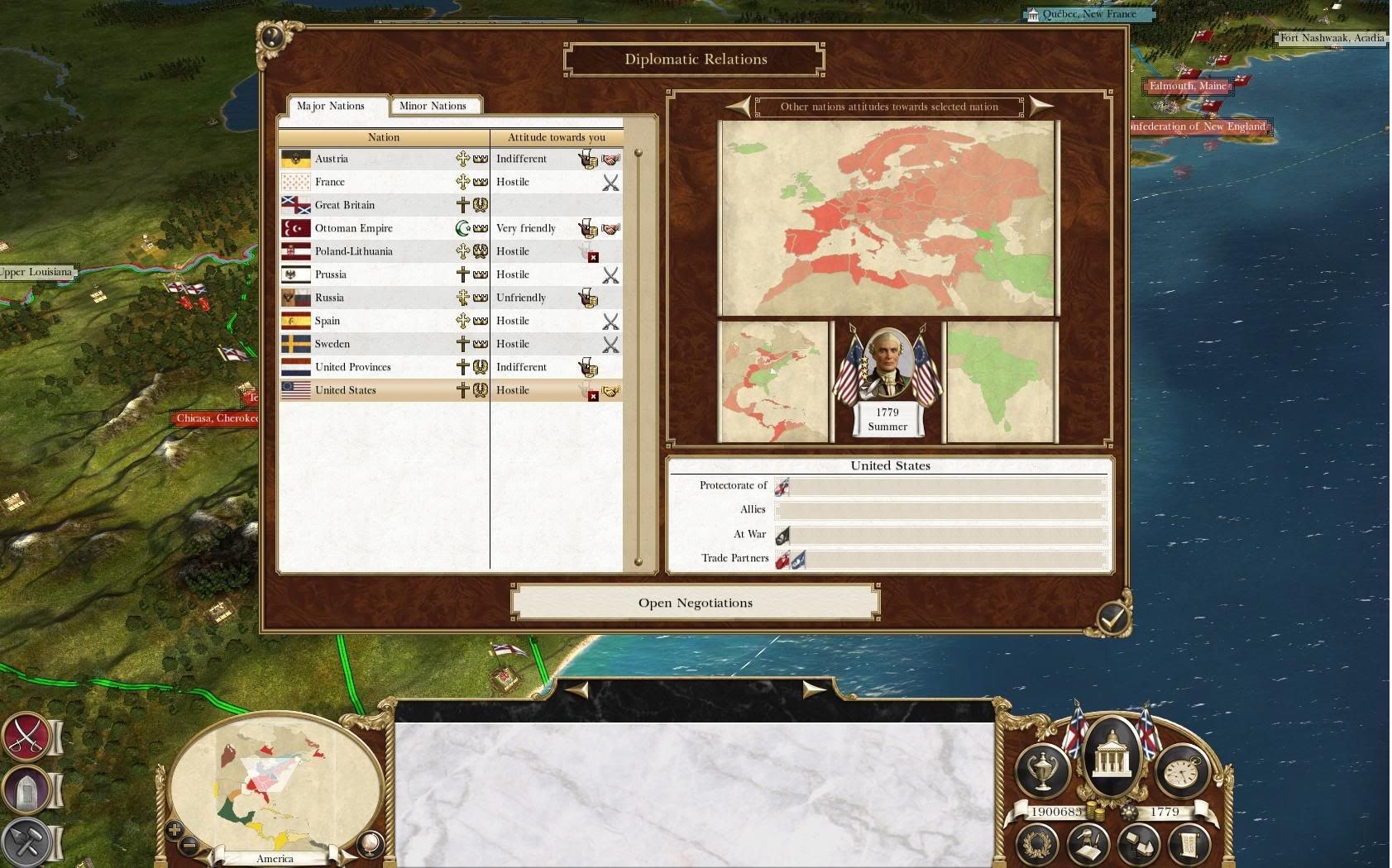Zoom in the minimap with the plus button
This screenshot has width=1392, height=868.
175,829
